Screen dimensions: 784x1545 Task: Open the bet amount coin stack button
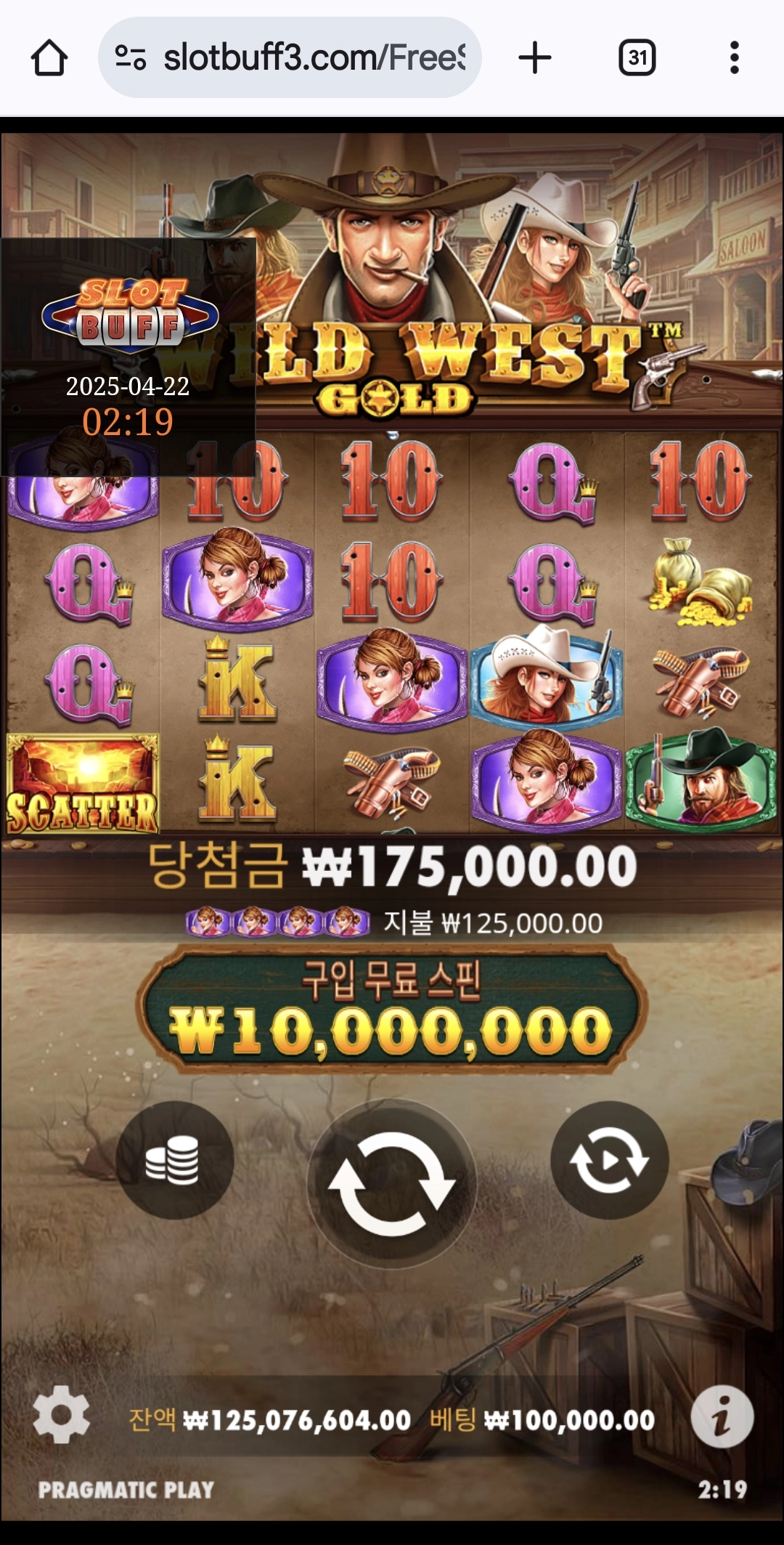pos(174,1160)
